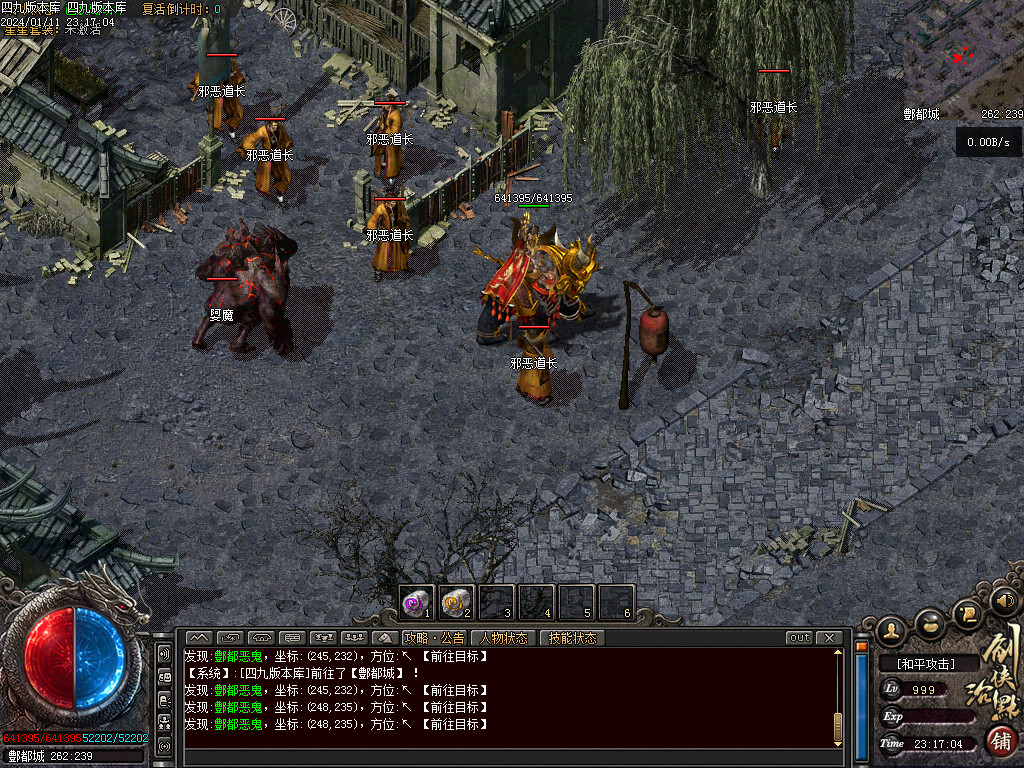Image resolution: width=1024 pixels, height=768 pixels.
Task: Click the chat text input bar
Action: point(510,756)
